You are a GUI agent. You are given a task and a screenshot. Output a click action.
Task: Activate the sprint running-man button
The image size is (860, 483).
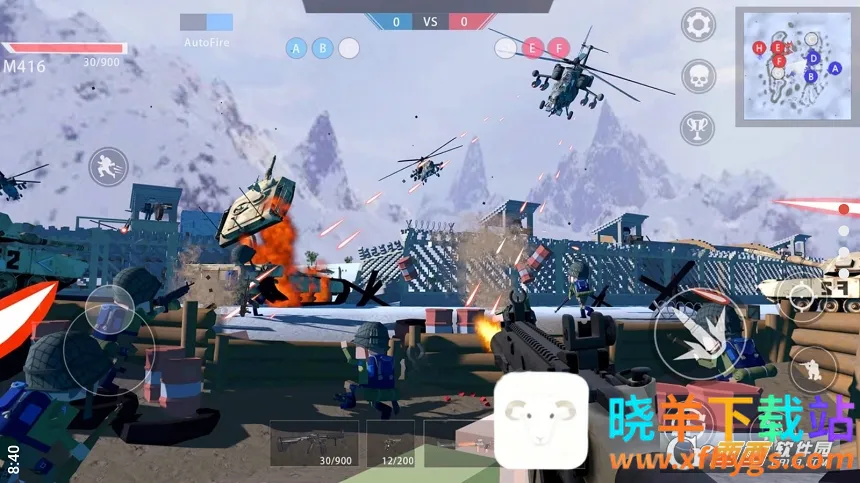108,167
